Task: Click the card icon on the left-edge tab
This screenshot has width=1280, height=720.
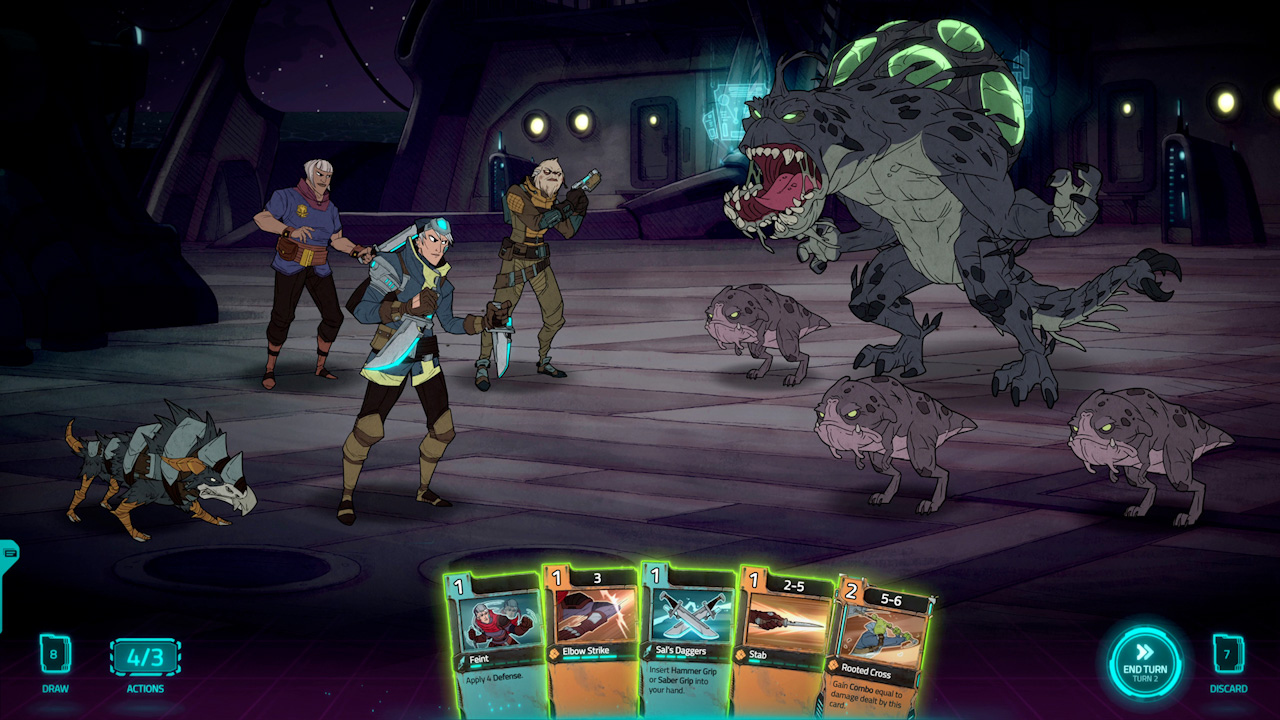Action: click(x=8, y=552)
